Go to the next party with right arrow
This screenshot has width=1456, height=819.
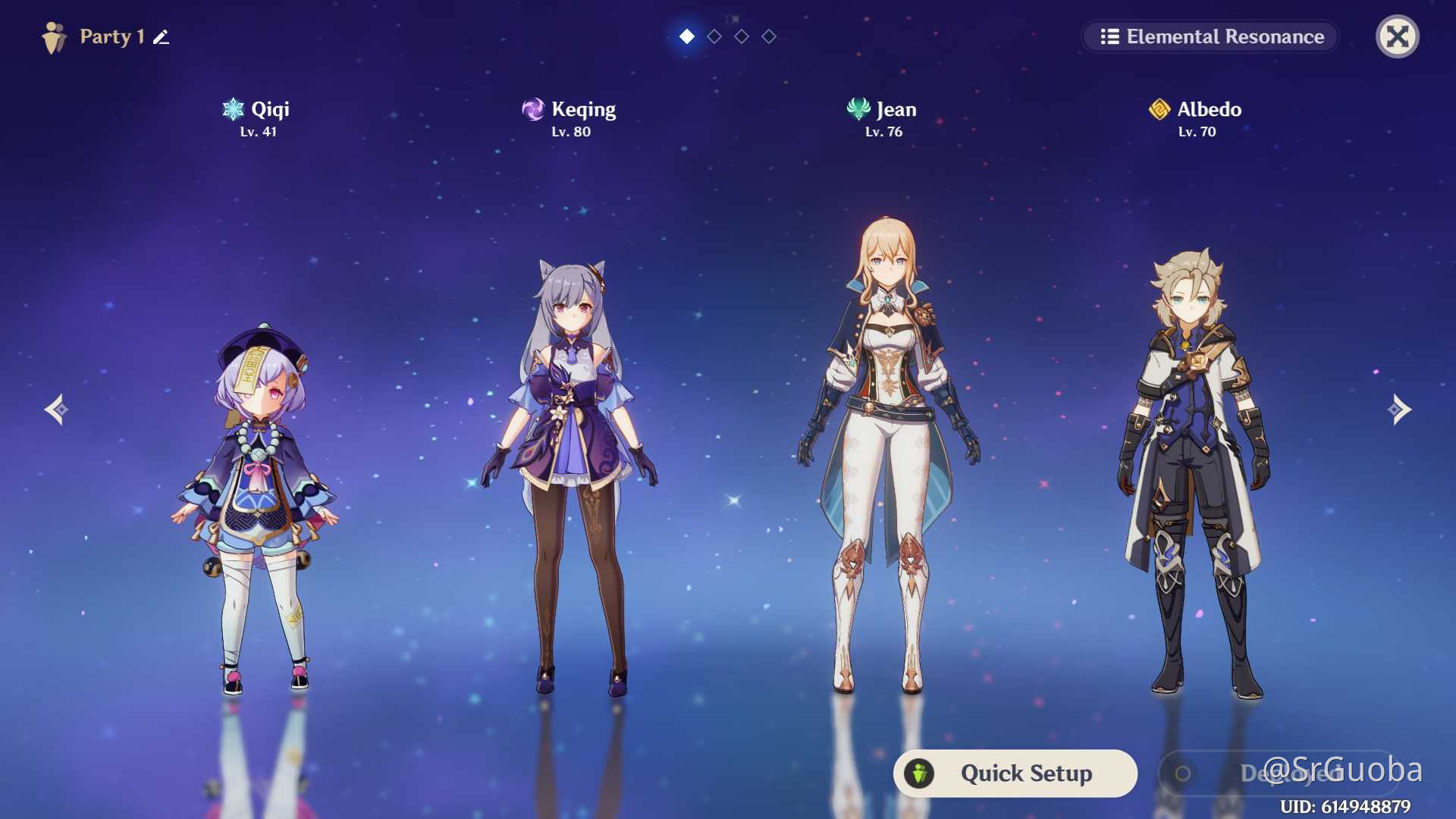click(1399, 409)
